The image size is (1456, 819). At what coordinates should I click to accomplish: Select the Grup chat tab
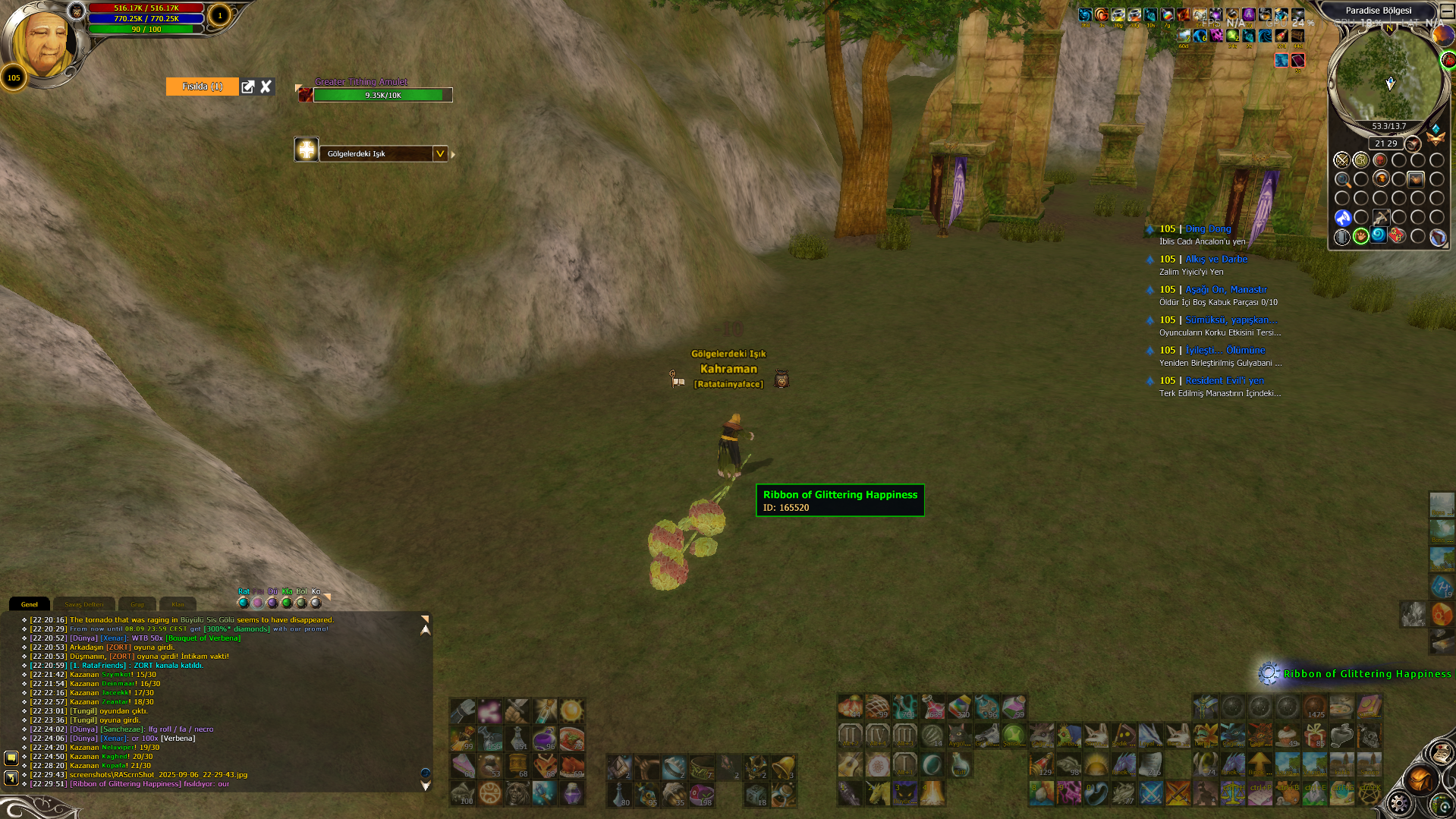137,604
